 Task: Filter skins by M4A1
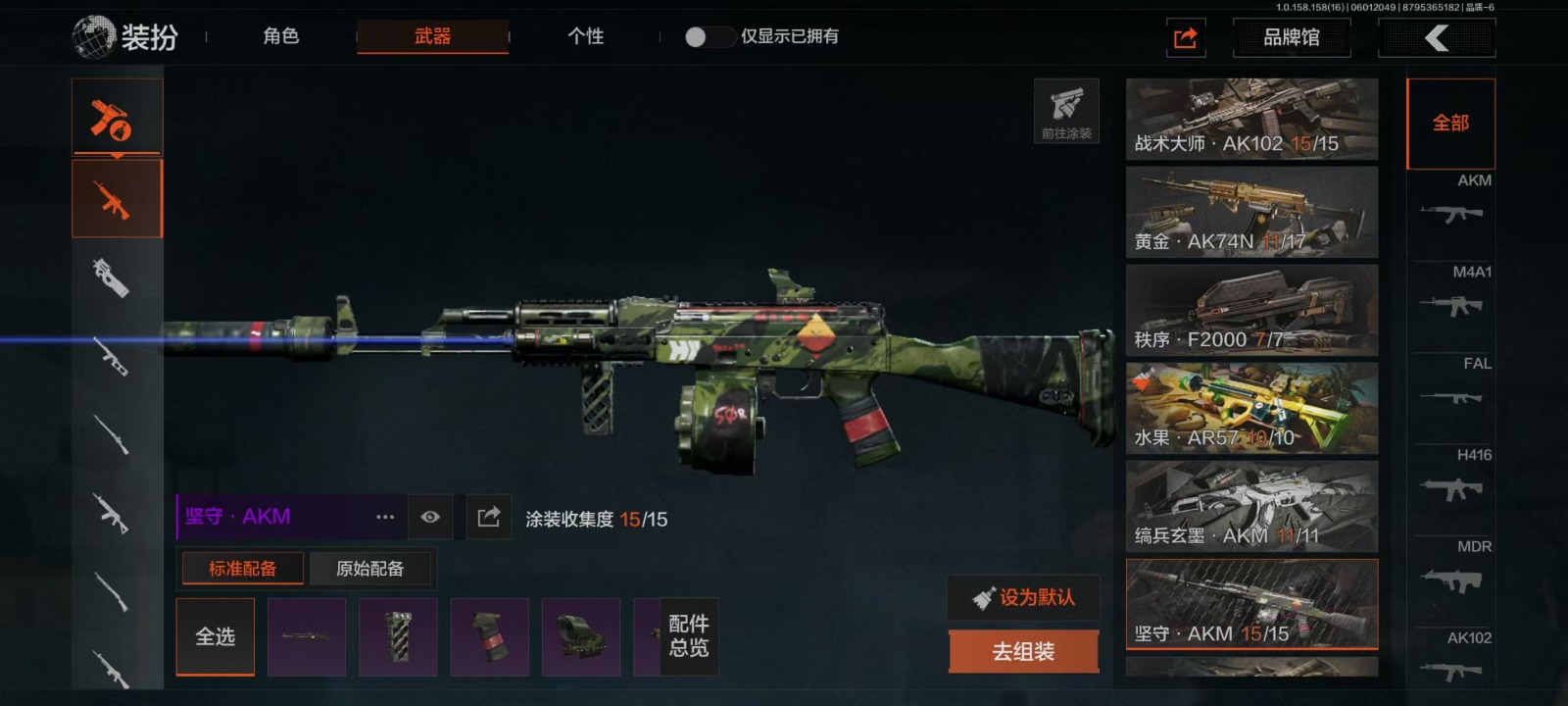(1451, 294)
